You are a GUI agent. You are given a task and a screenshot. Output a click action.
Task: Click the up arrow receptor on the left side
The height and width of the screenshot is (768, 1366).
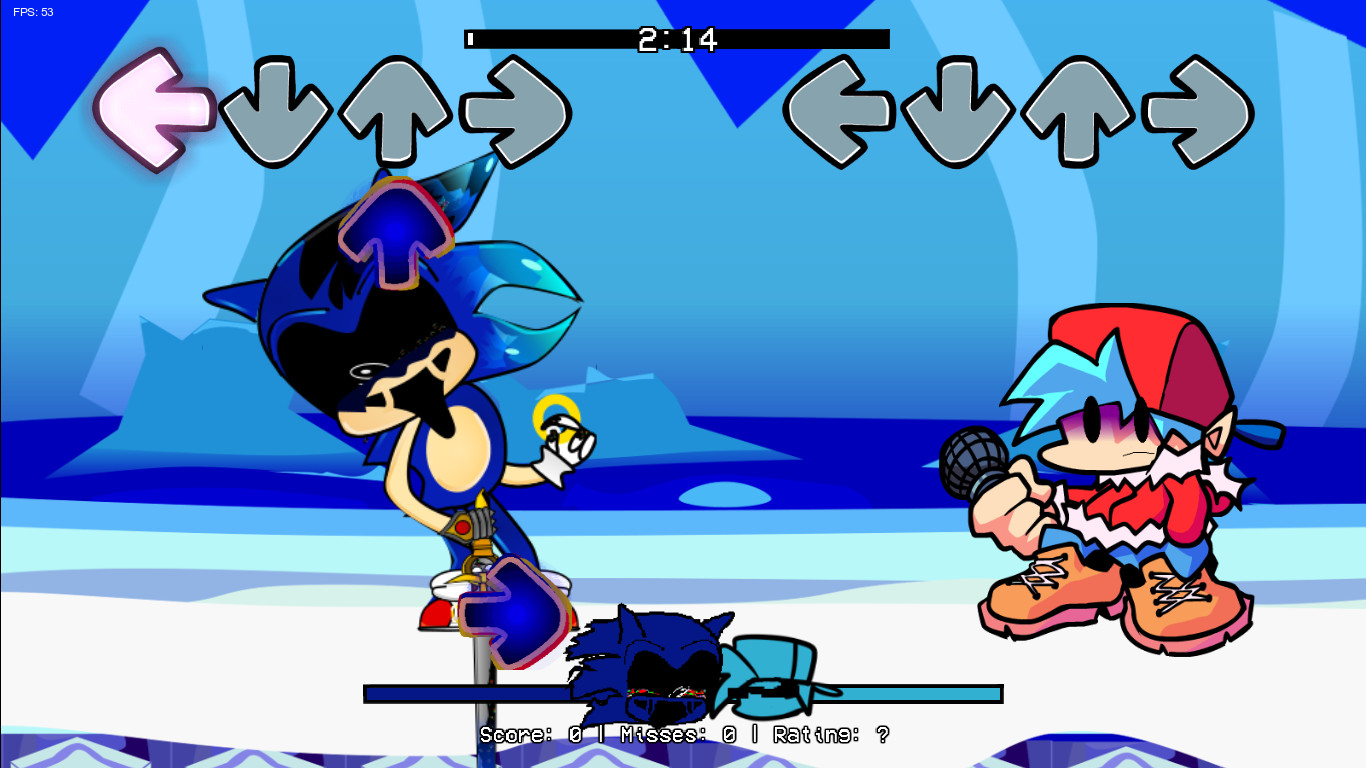pyautogui.click(x=392, y=110)
